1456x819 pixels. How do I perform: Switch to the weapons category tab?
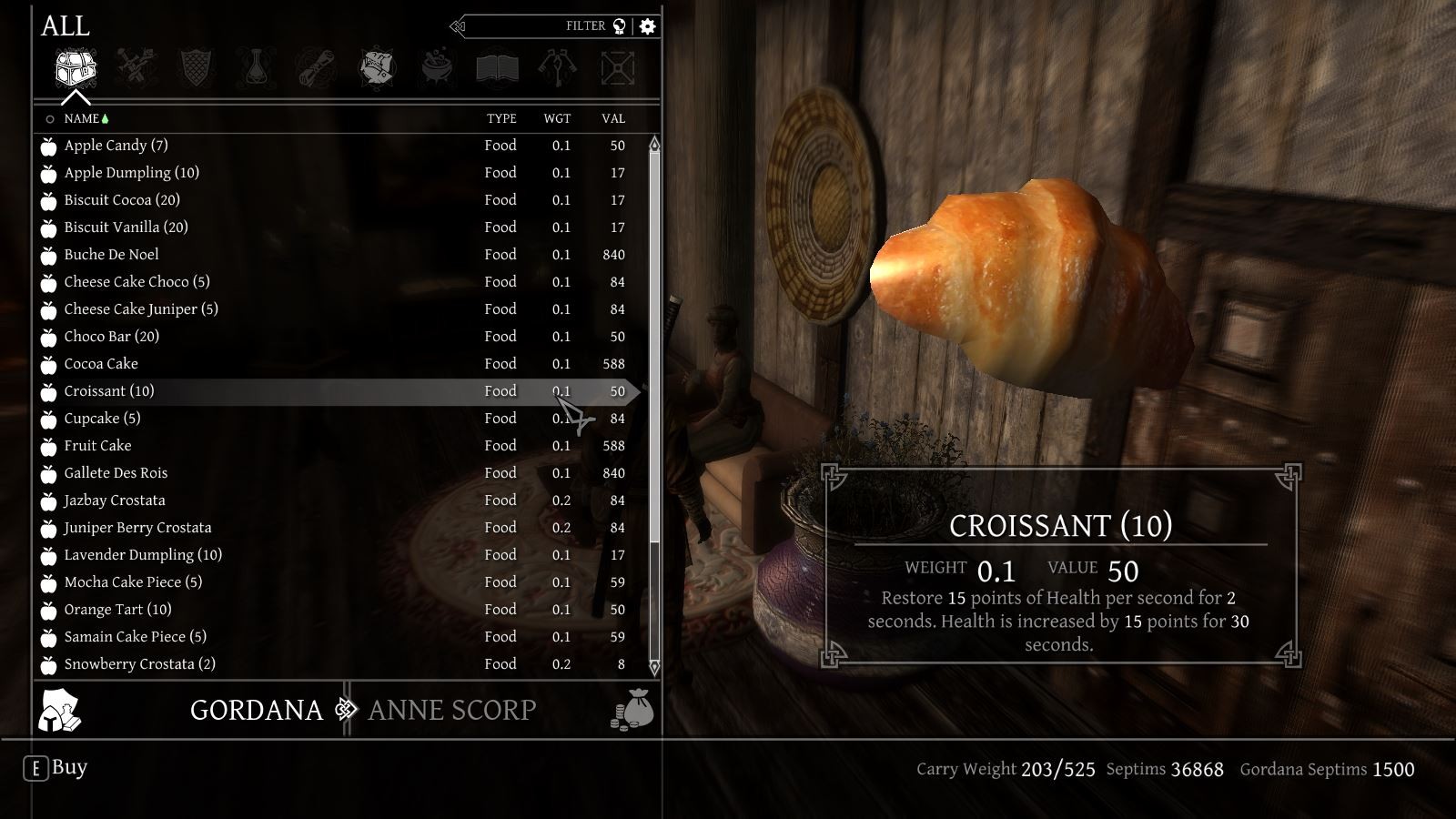136,68
